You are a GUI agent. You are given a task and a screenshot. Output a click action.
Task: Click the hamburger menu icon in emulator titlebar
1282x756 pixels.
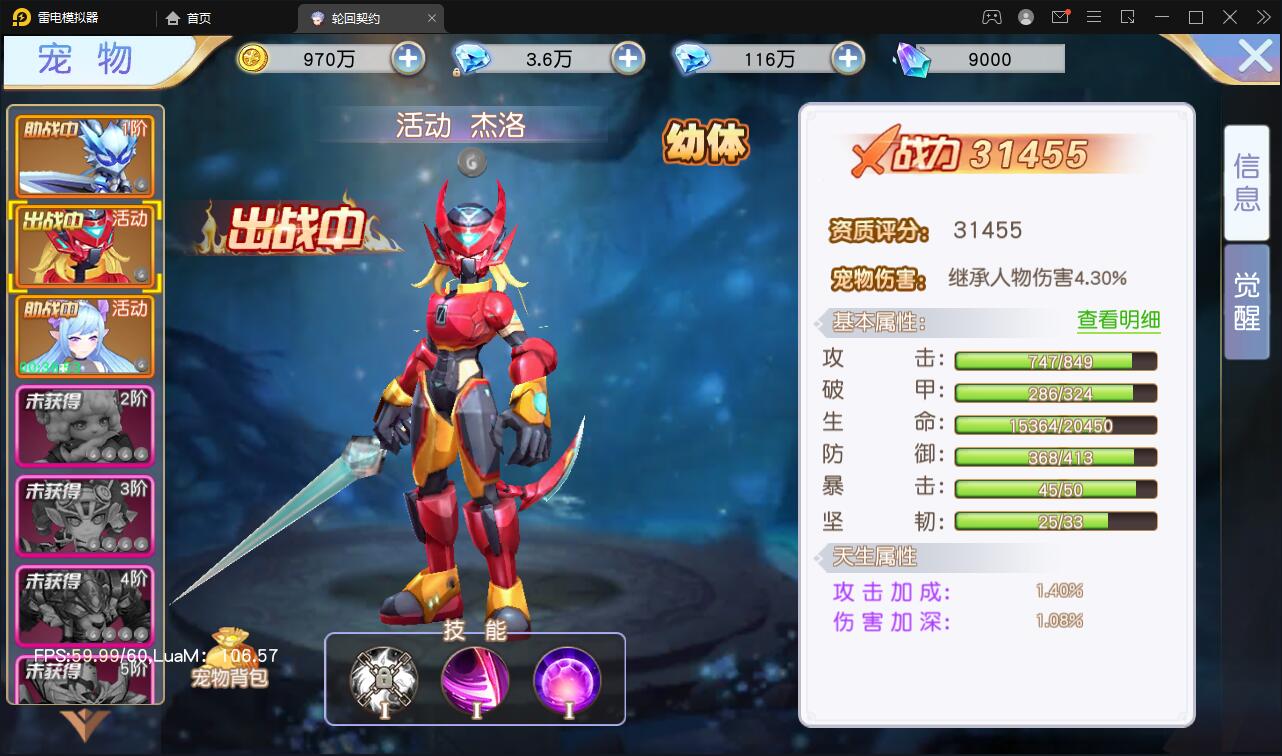pyautogui.click(x=1093, y=17)
